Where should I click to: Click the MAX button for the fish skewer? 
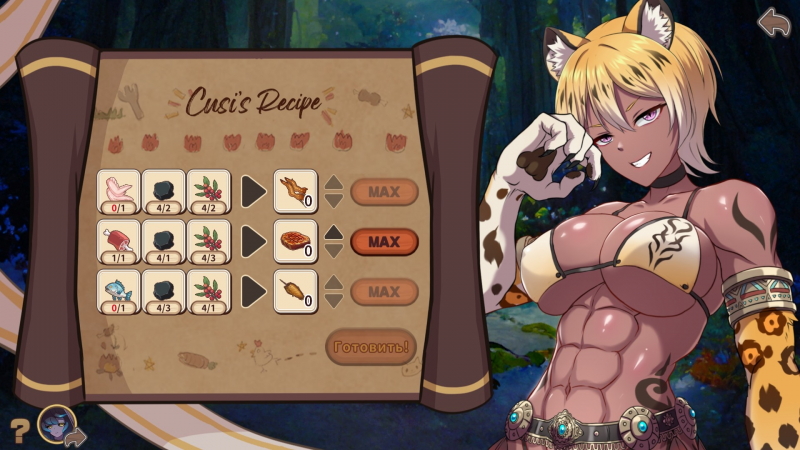pyautogui.click(x=384, y=291)
